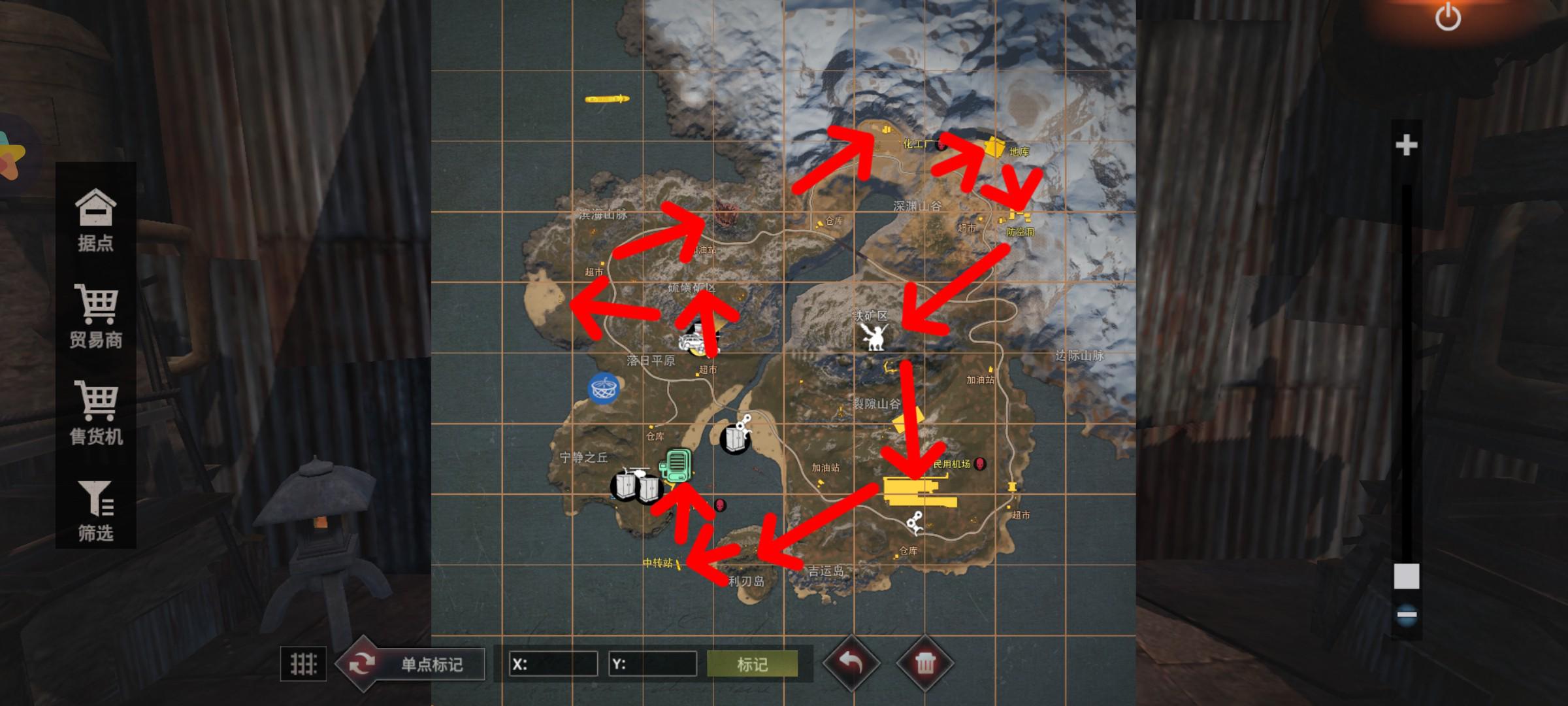Close the map with the power button
The image size is (1568, 706).
click(1447, 16)
